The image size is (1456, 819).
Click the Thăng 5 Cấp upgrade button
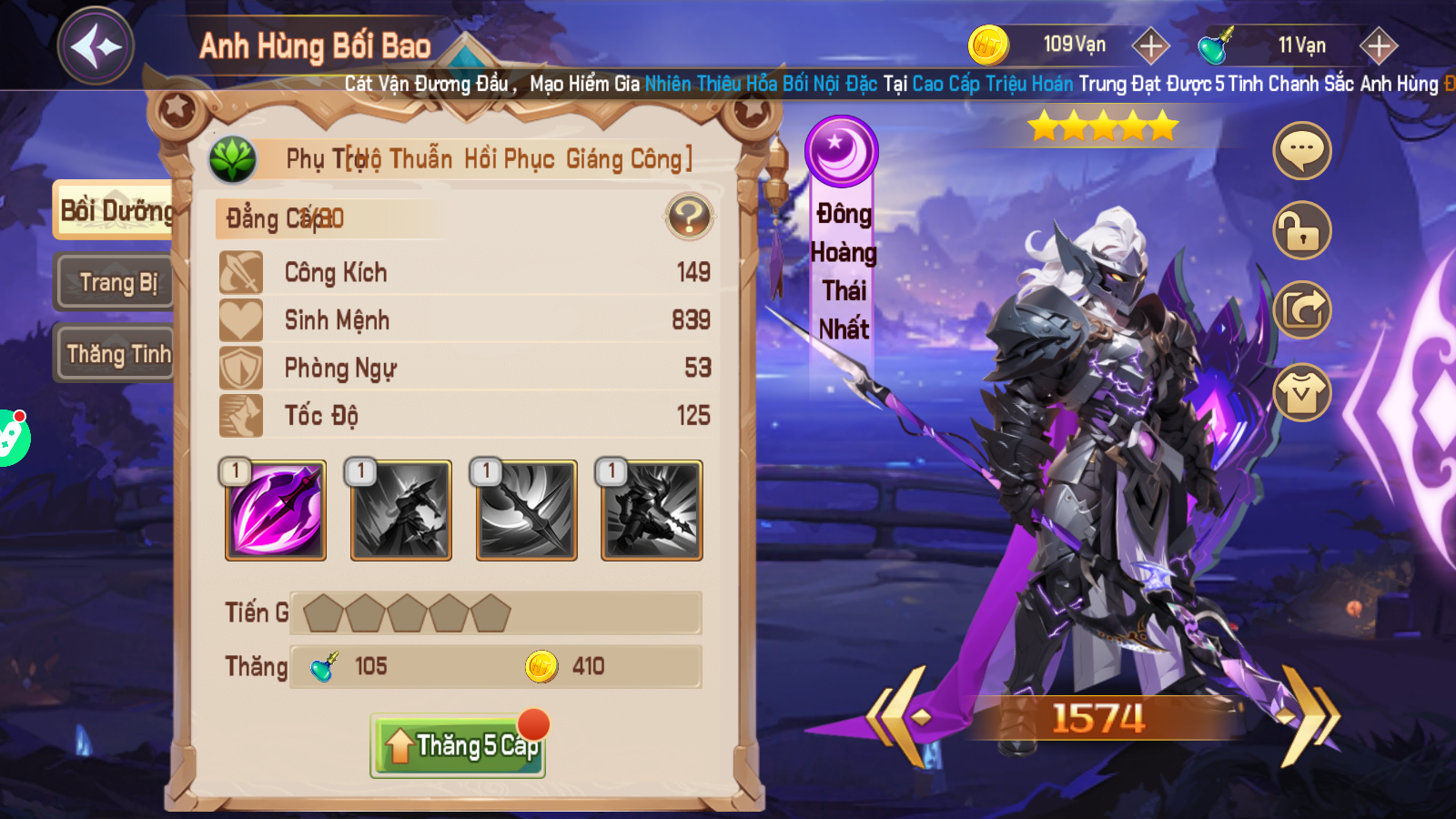(458, 746)
